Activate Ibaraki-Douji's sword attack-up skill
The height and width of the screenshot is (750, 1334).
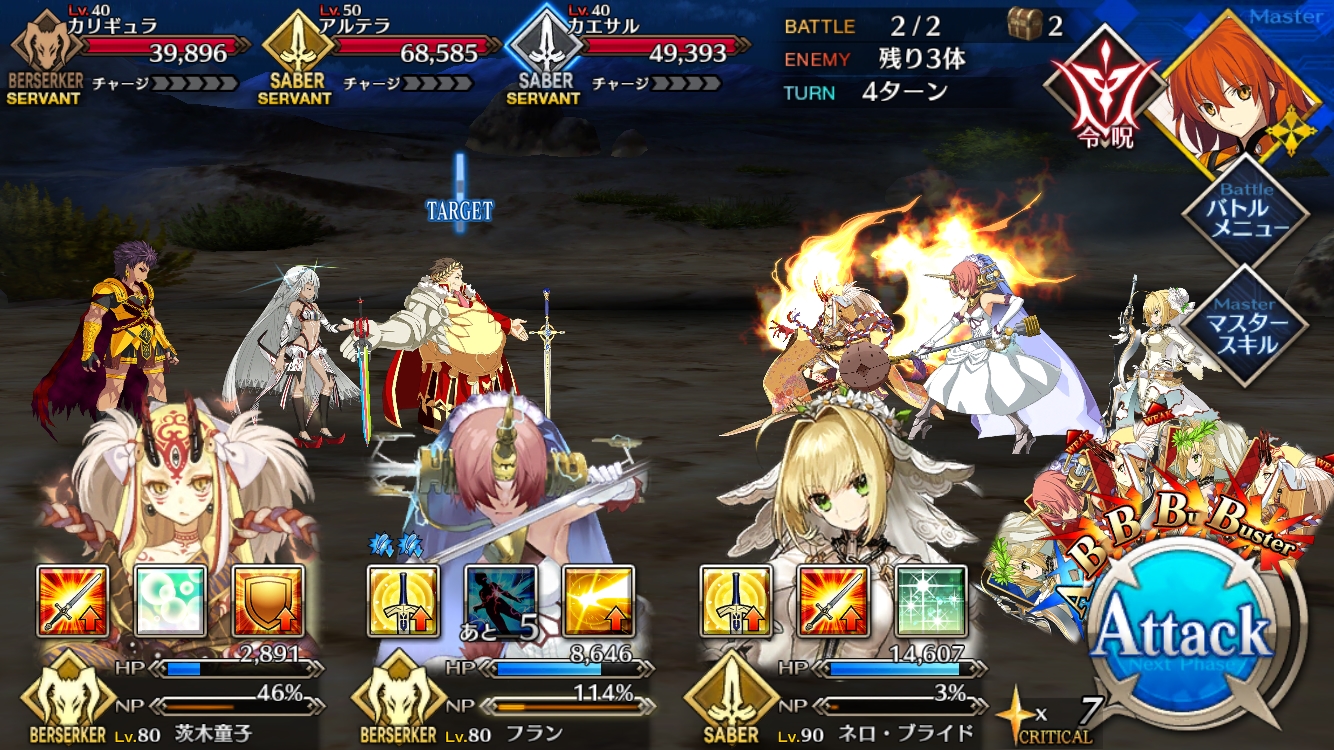pyautogui.click(x=73, y=601)
